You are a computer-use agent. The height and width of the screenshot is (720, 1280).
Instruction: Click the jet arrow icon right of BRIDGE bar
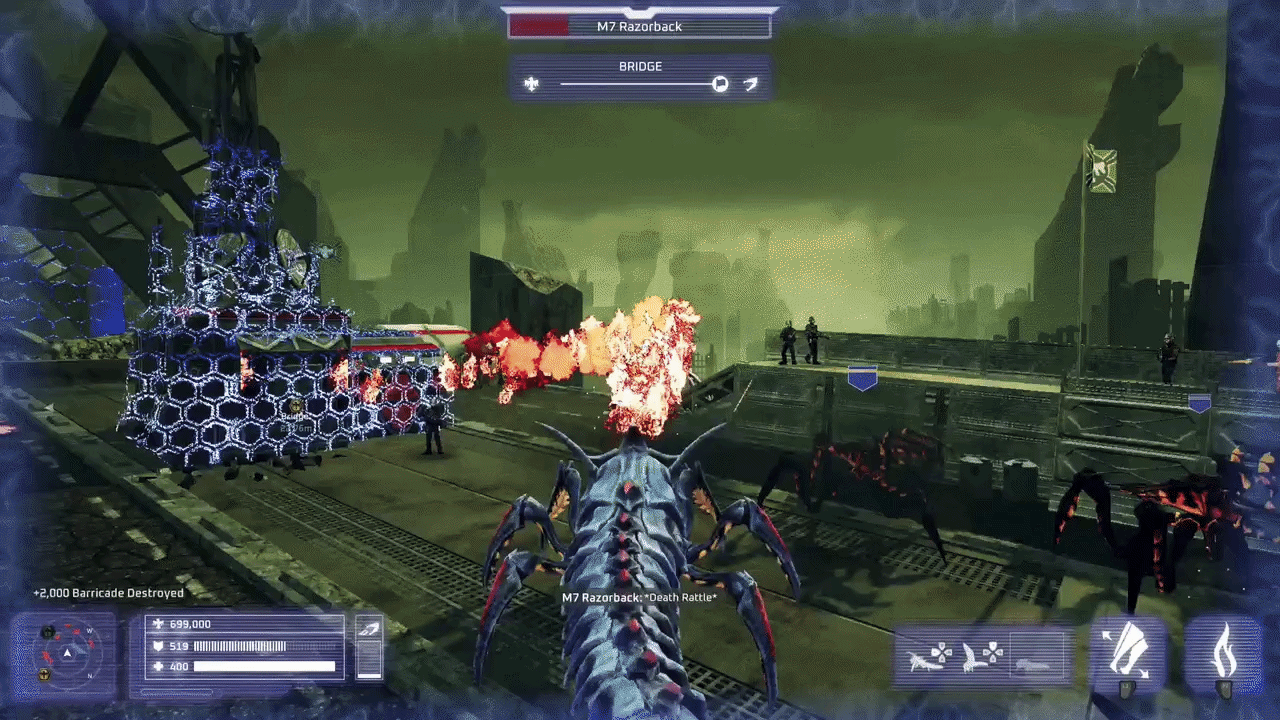coord(750,84)
